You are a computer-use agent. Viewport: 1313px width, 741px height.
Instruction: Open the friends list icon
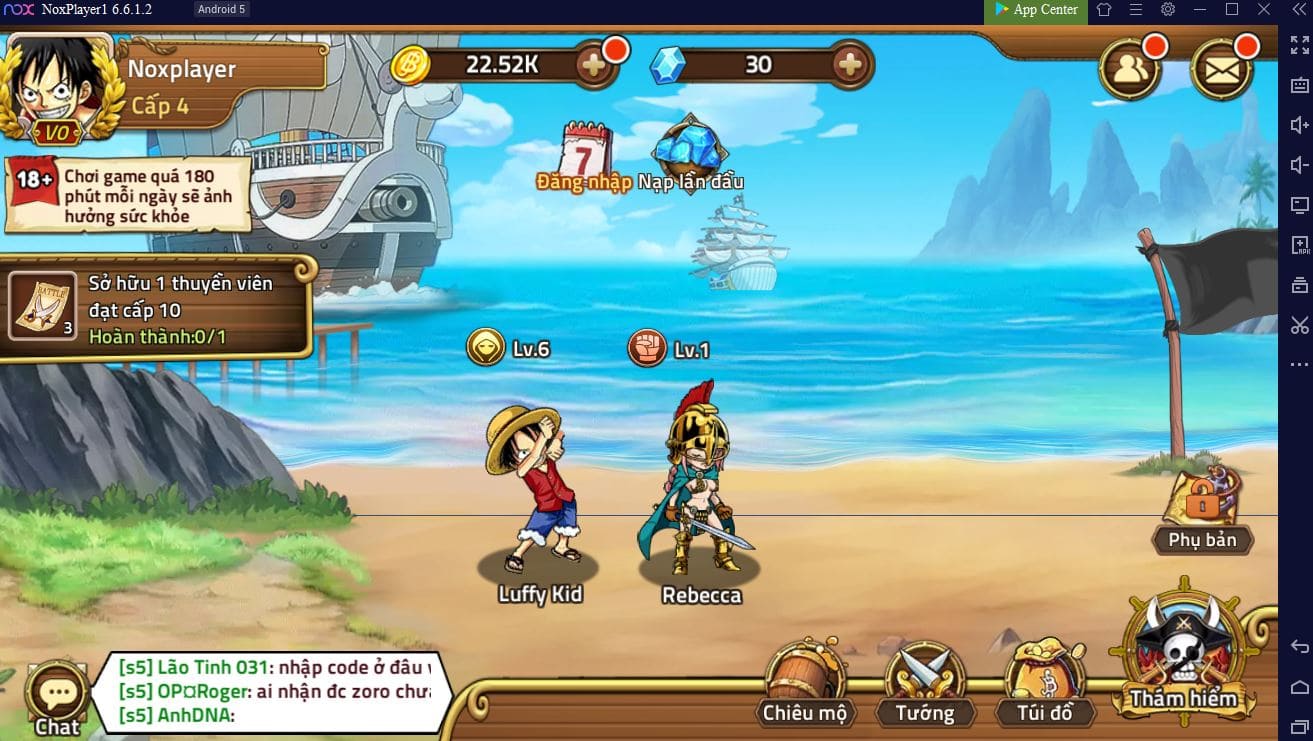click(x=1130, y=68)
